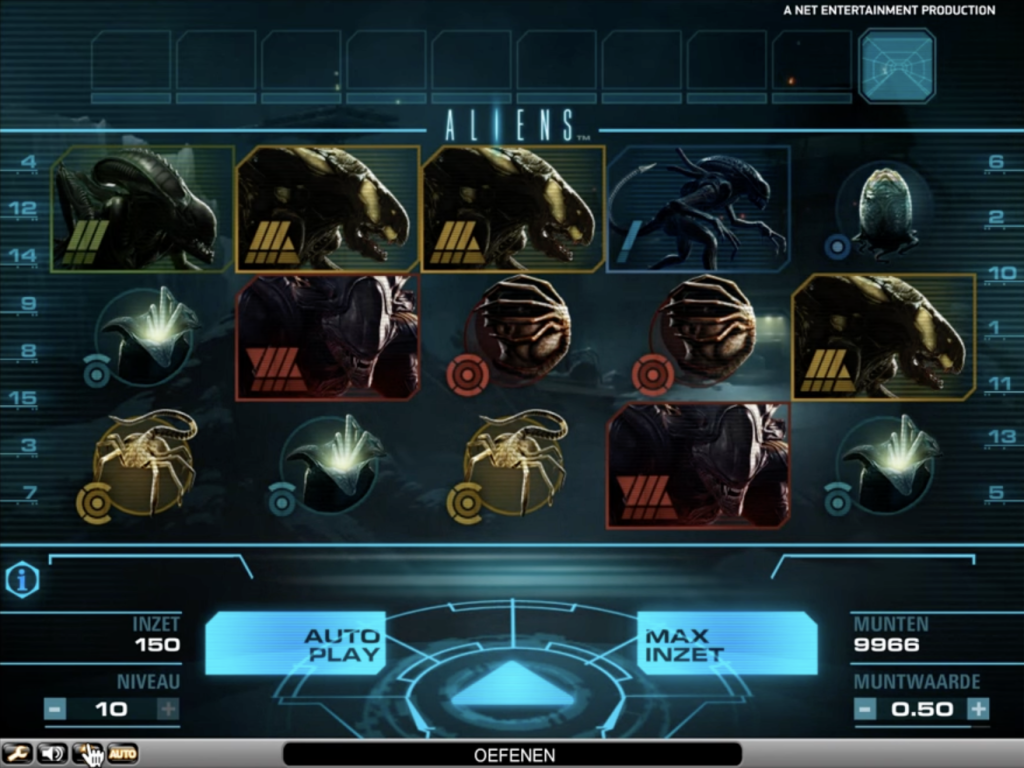Click the small AUTO toolbar button

click(122, 753)
